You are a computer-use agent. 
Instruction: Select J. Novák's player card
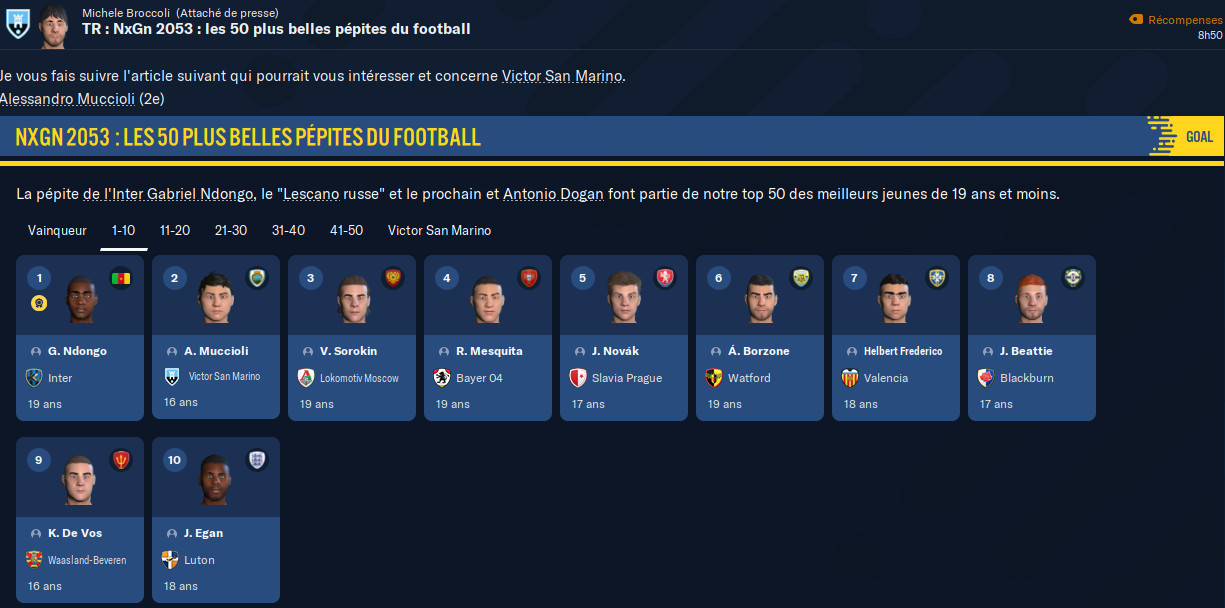(x=624, y=337)
